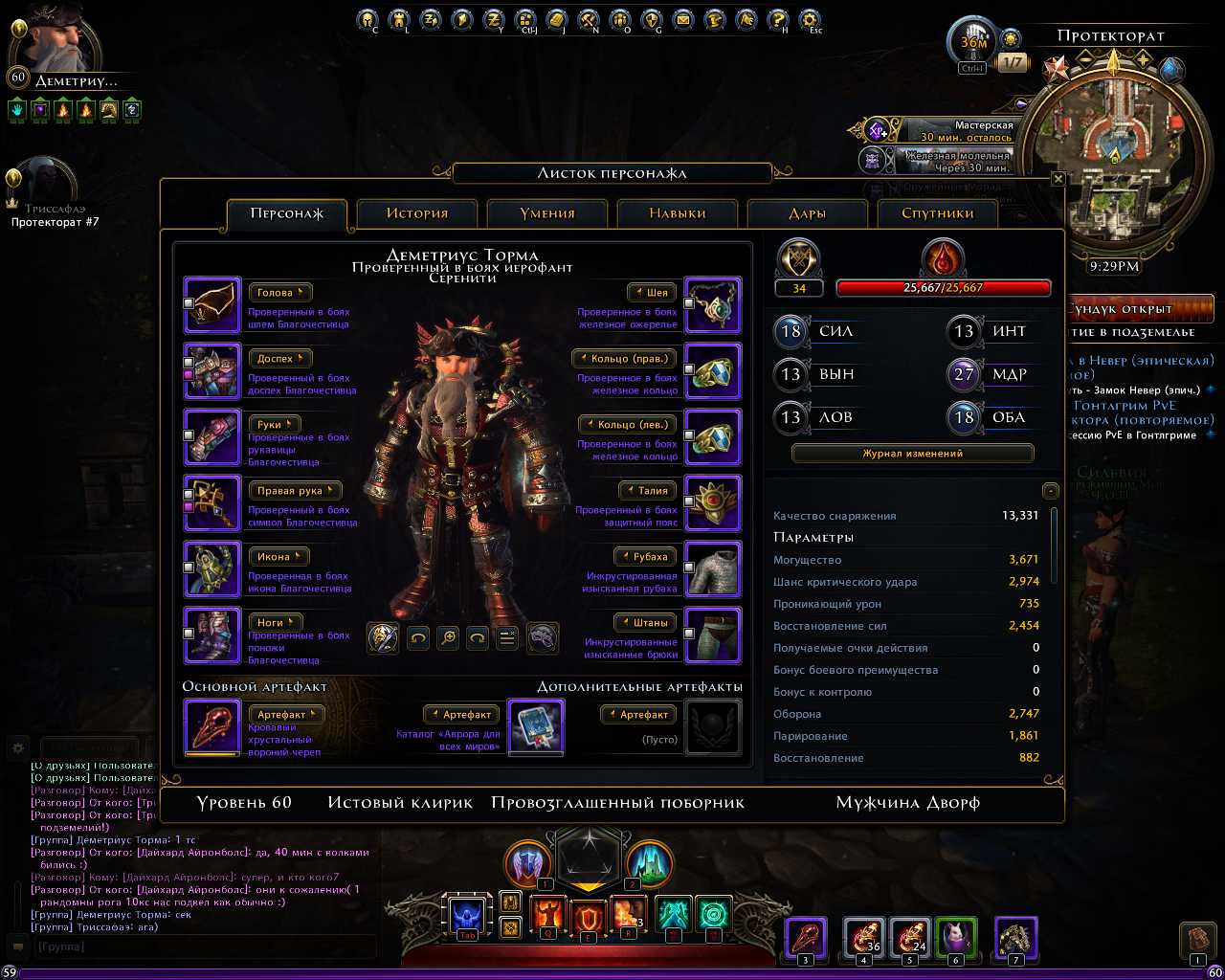
Task: Open the Журнал изменений log
Action: coord(912,454)
